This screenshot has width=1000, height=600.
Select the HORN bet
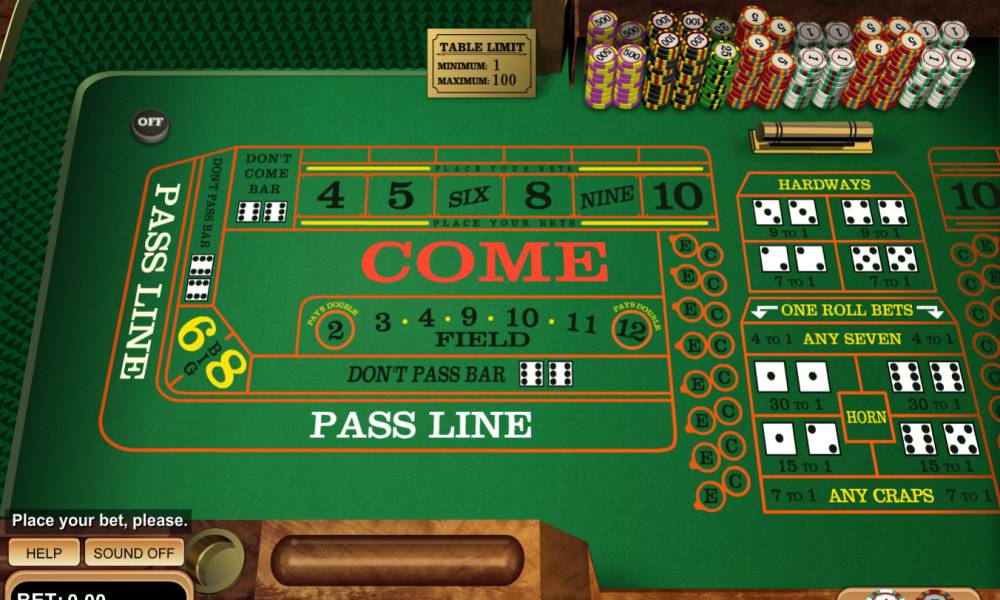pyautogui.click(x=866, y=417)
